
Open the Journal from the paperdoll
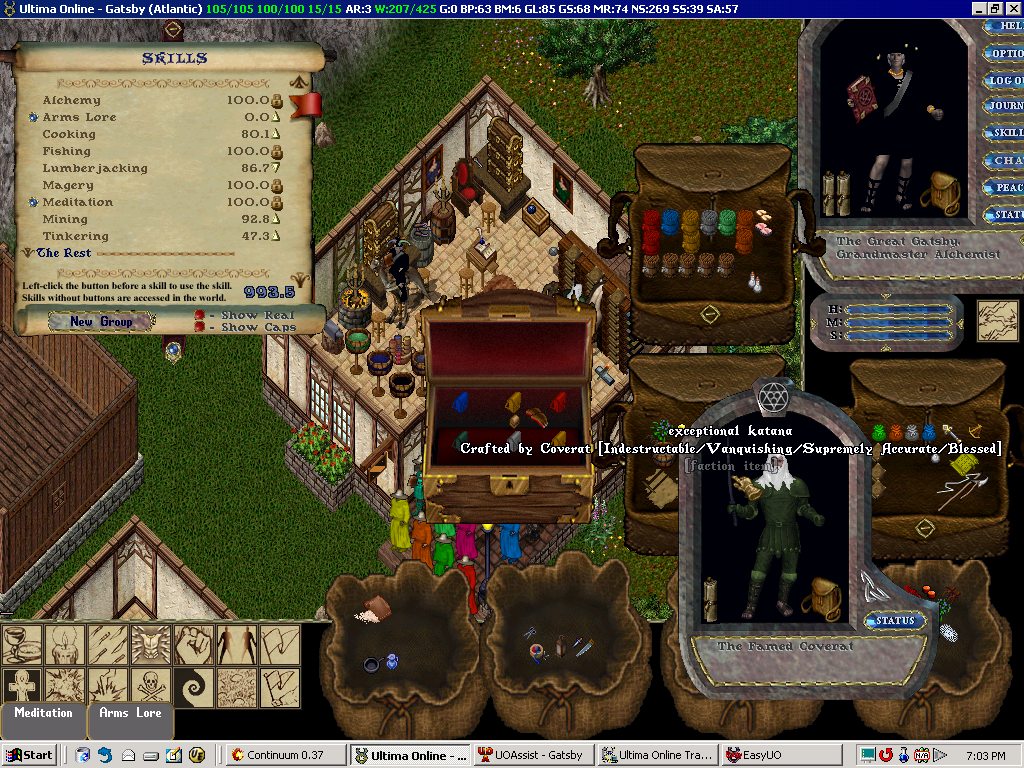1003,106
